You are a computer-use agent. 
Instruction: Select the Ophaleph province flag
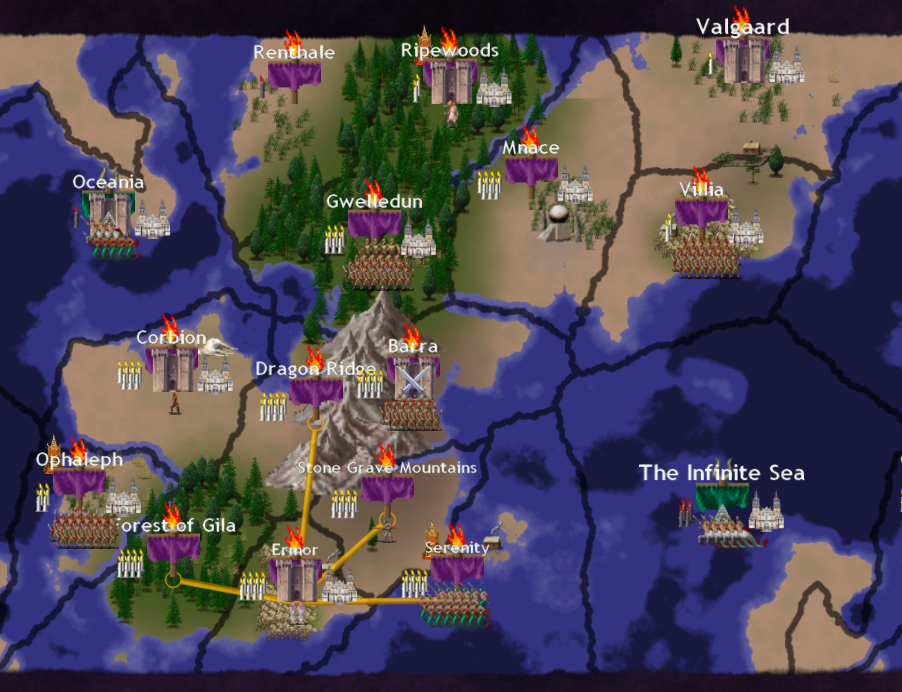point(79,483)
